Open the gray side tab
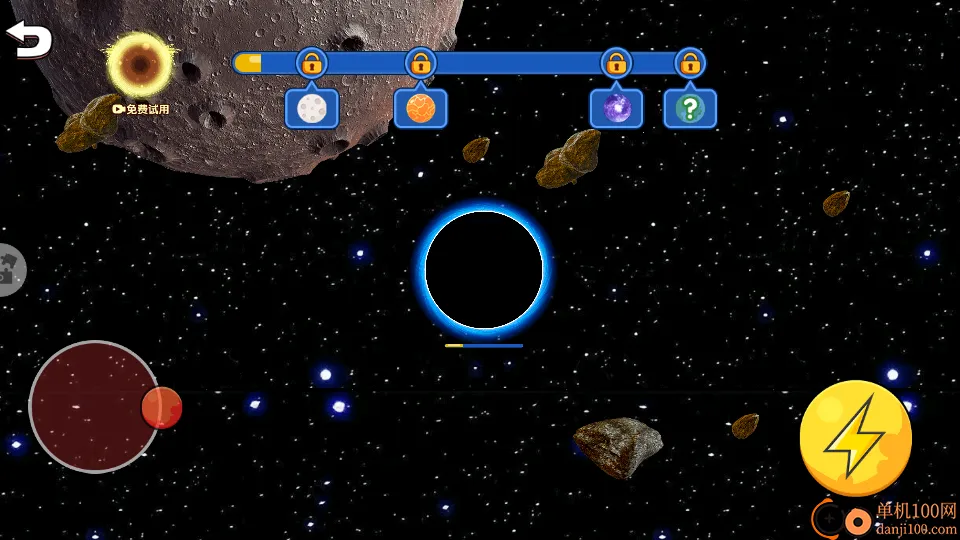This screenshot has width=960, height=540. pos(10,269)
